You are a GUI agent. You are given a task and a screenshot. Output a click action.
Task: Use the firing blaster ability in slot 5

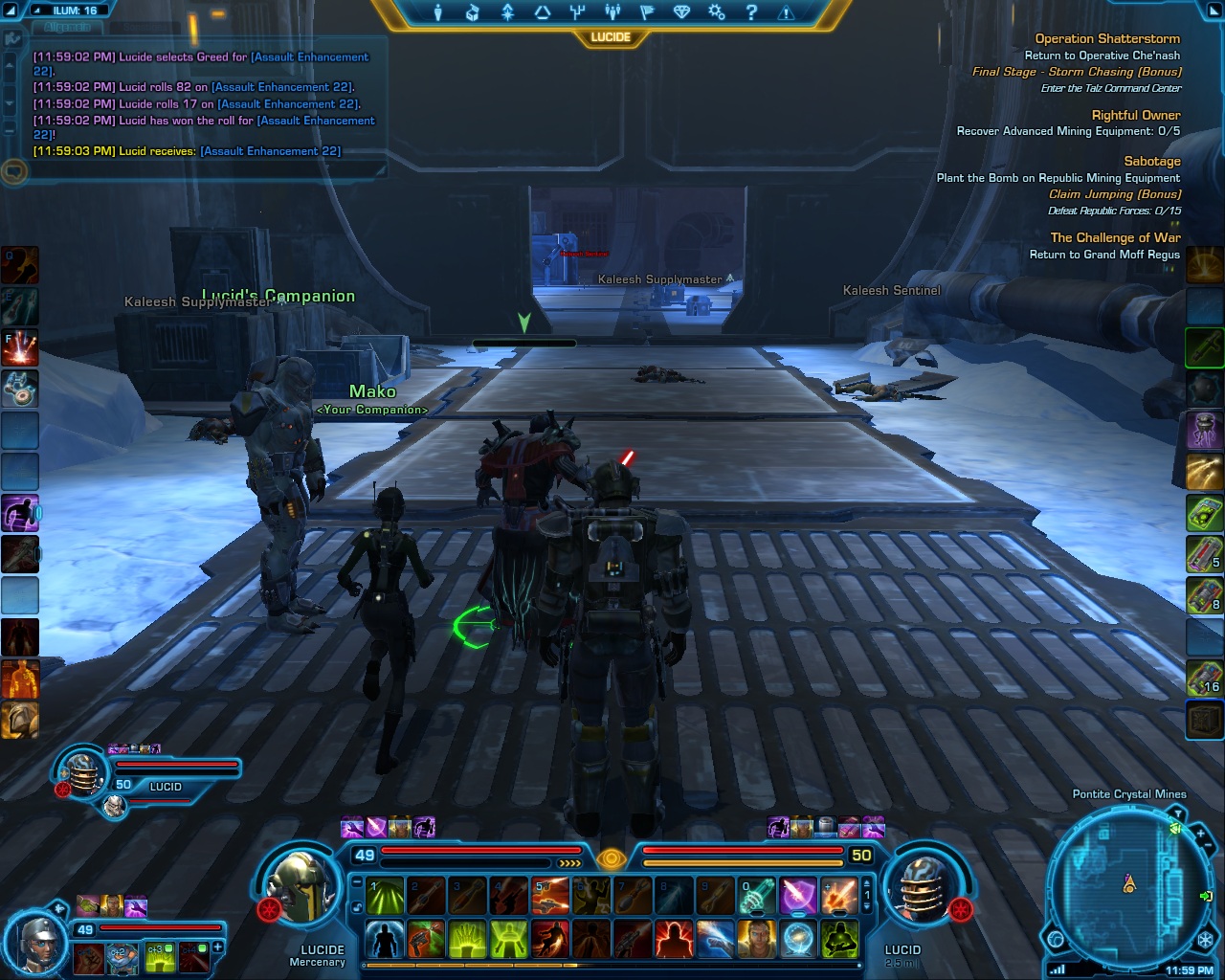[x=550, y=897]
